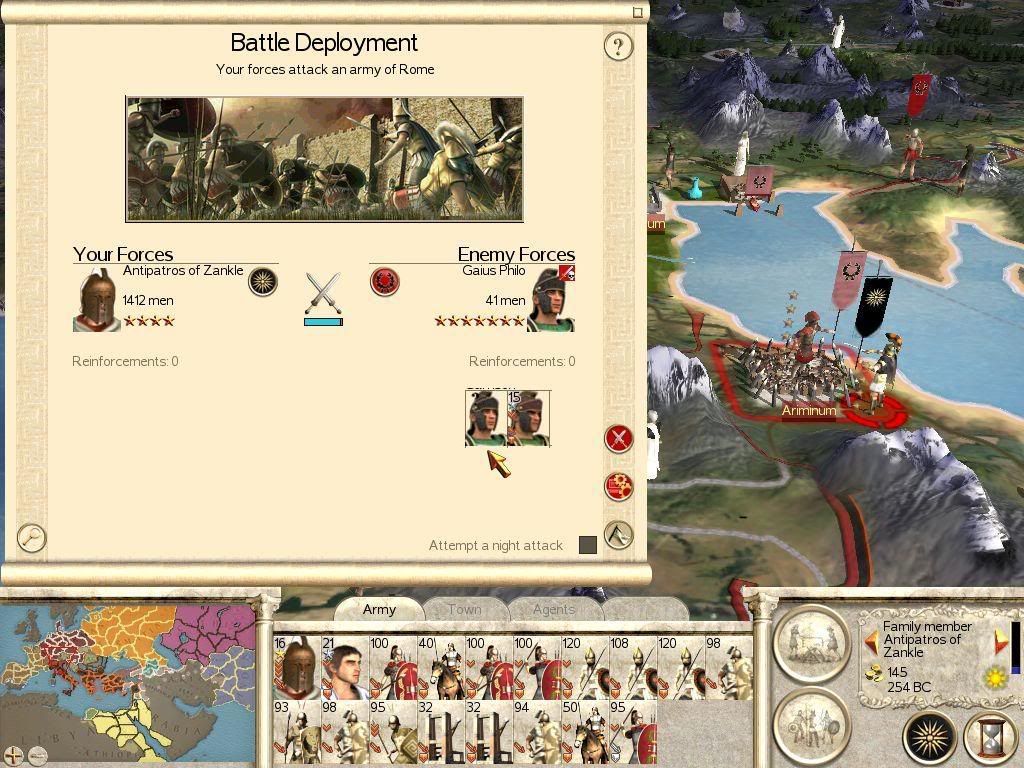Toggle the Attempt a night attack checkbox
This screenshot has height=768, width=1024.
pyautogui.click(x=588, y=545)
